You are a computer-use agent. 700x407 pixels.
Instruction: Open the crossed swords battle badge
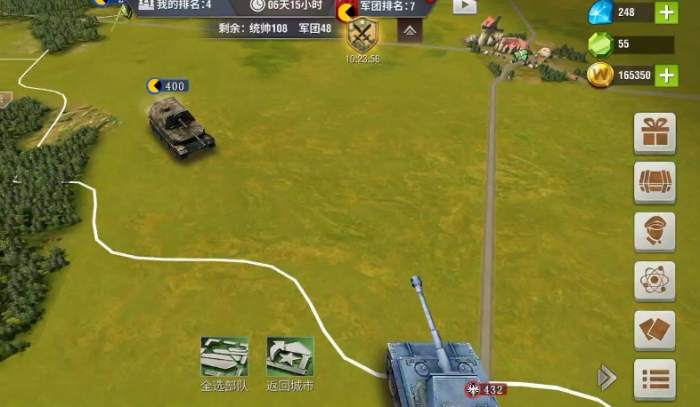pos(361,36)
